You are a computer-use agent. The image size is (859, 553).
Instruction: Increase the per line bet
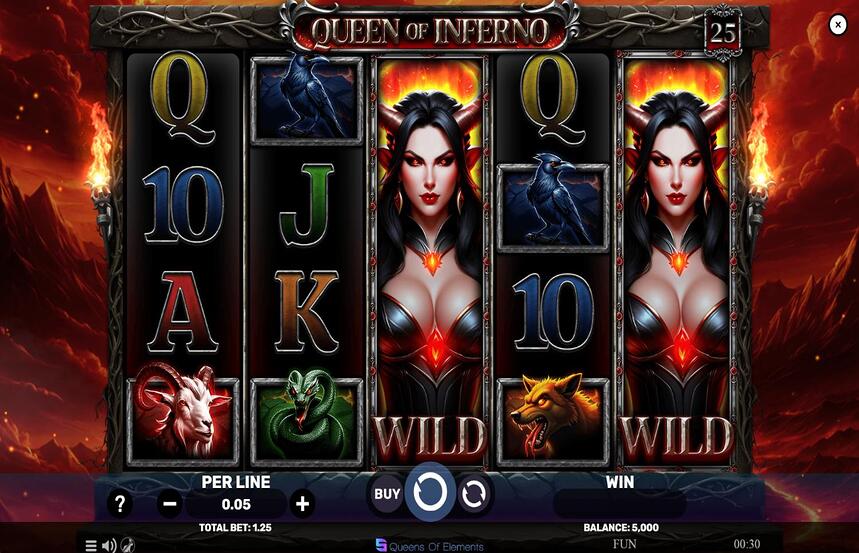303,503
